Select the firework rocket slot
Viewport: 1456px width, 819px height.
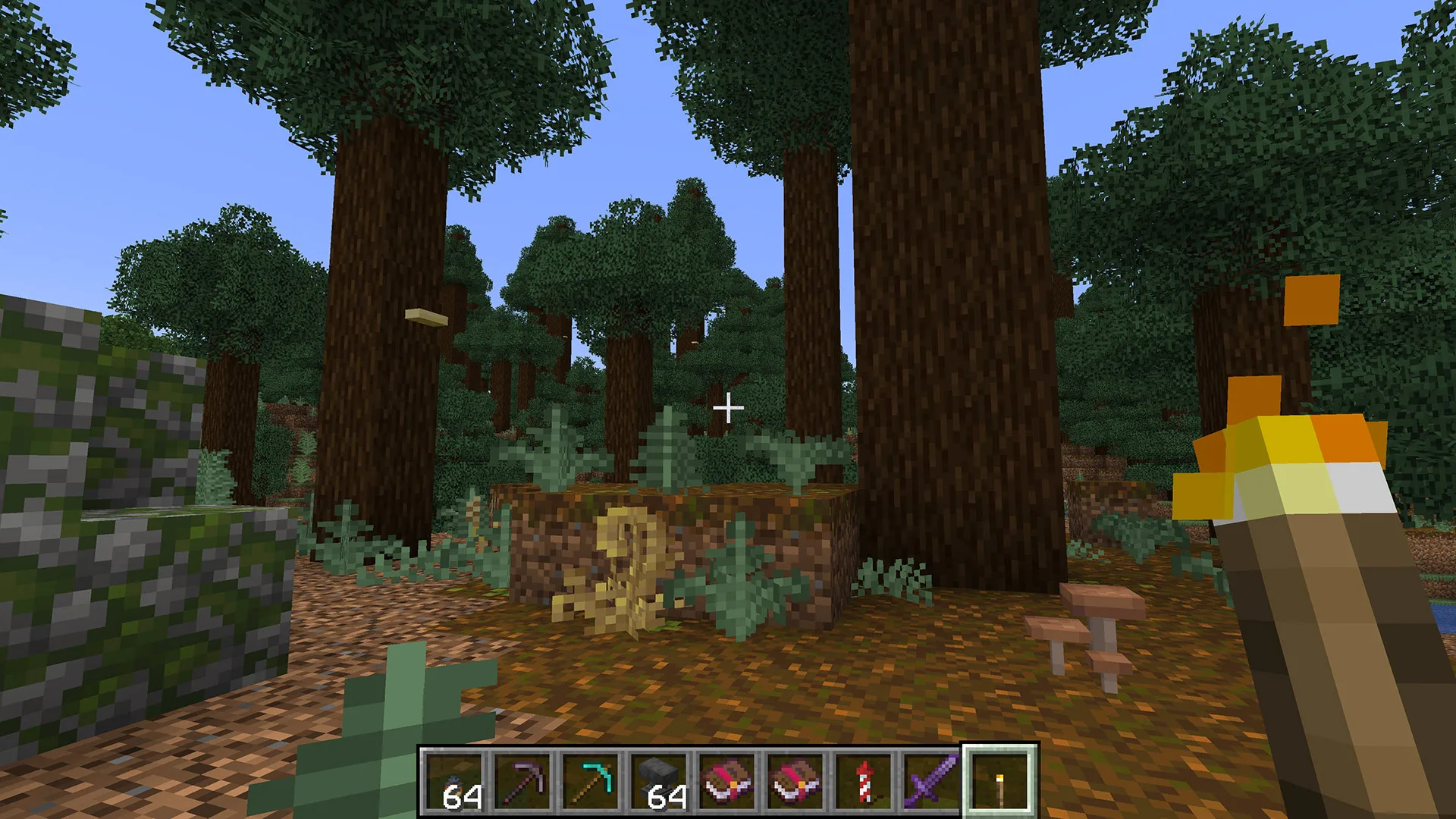point(863,782)
